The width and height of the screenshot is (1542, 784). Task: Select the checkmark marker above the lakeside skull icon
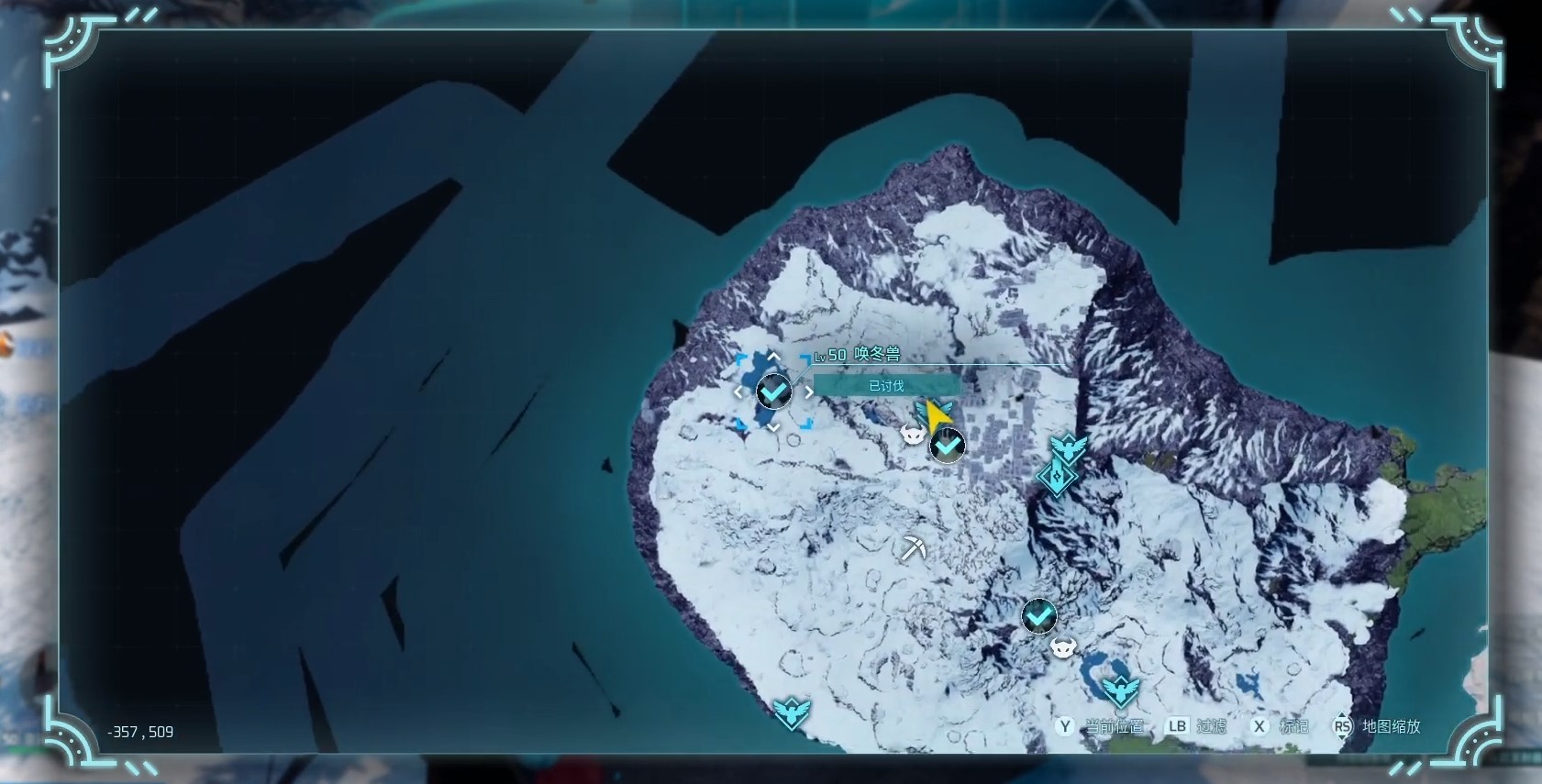coord(1039,616)
